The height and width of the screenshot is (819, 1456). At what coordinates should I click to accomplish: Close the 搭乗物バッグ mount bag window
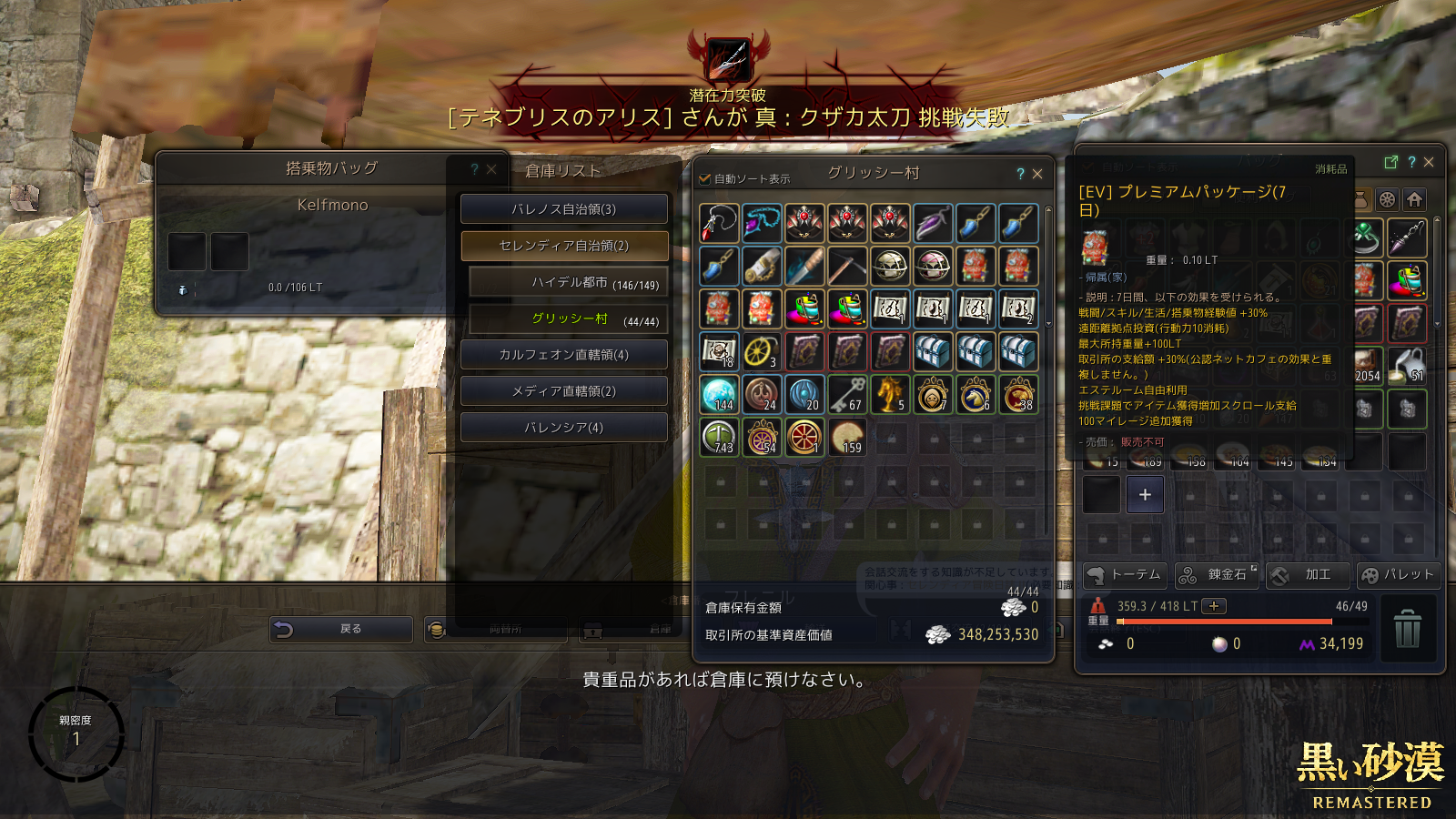tap(491, 169)
